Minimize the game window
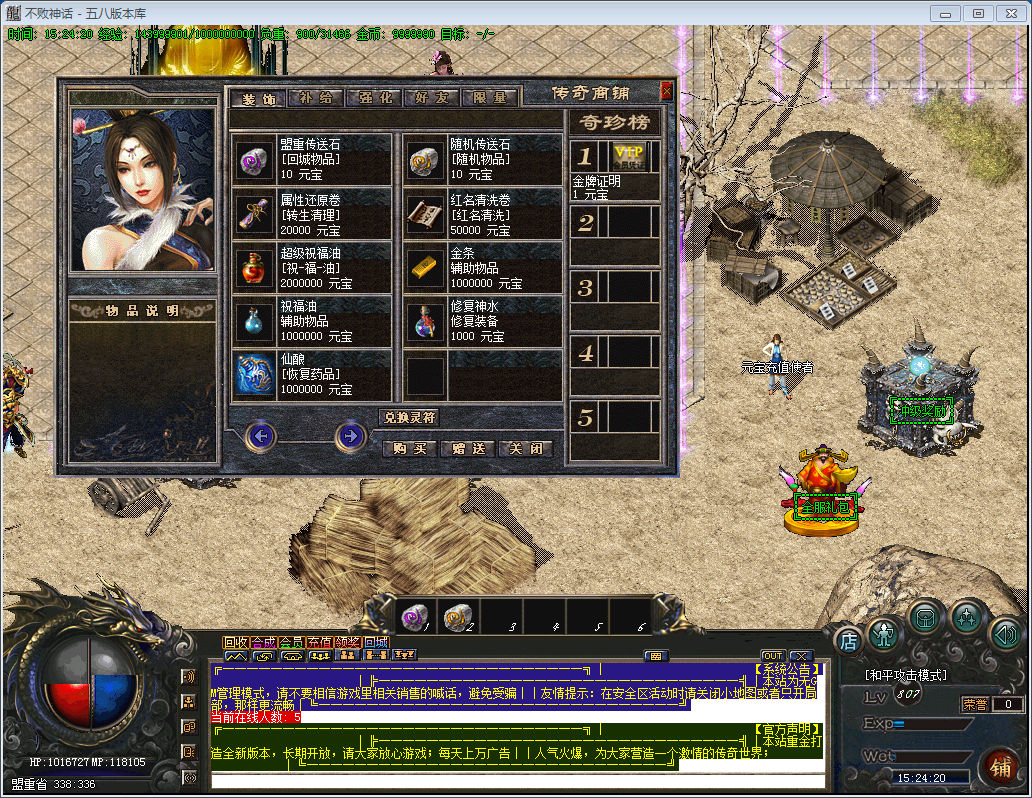Screen dimensions: 1032x798 [x=945, y=13]
